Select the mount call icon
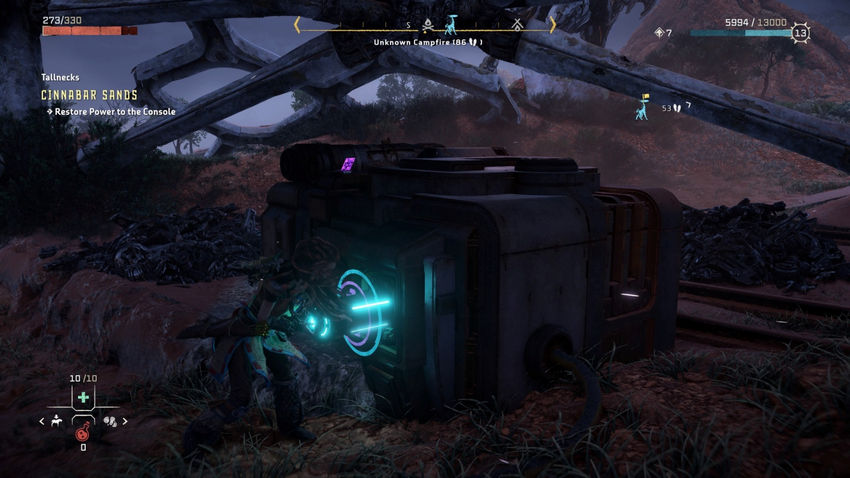Screen dimensions: 850x478 (57, 421)
